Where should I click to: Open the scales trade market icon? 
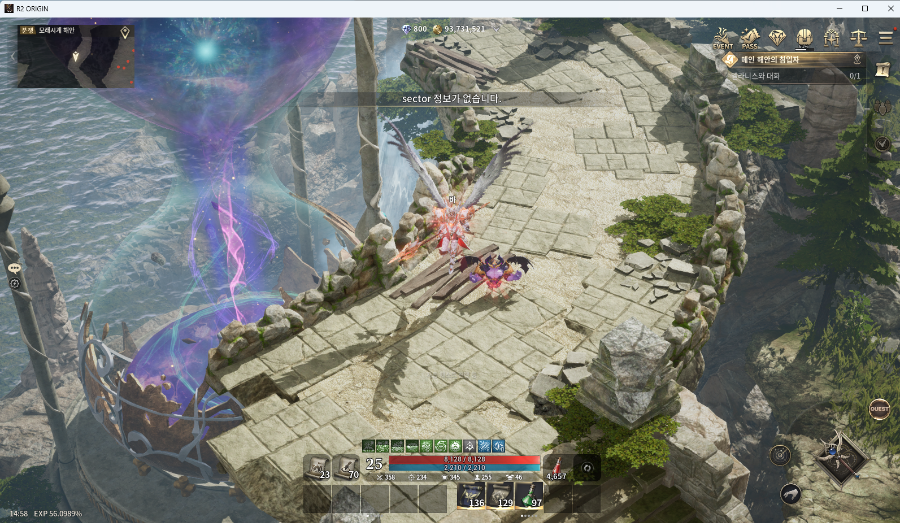coord(858,38)
